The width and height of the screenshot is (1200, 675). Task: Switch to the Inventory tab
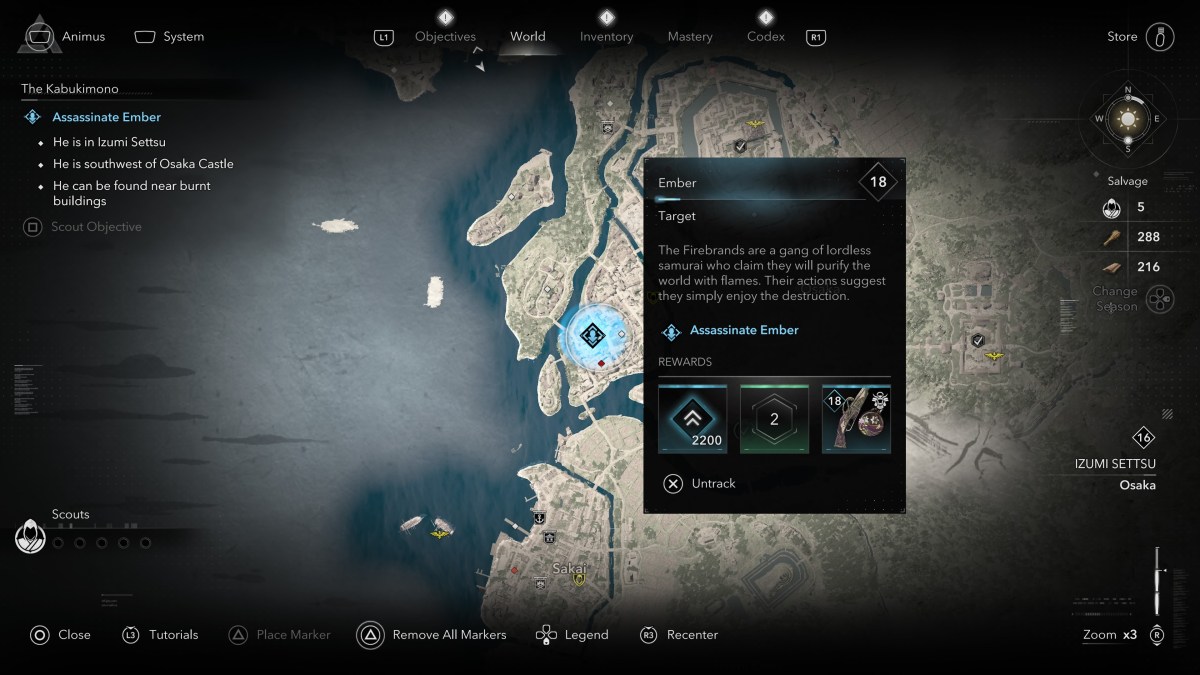pyautogui.click(x=606, y=37)
